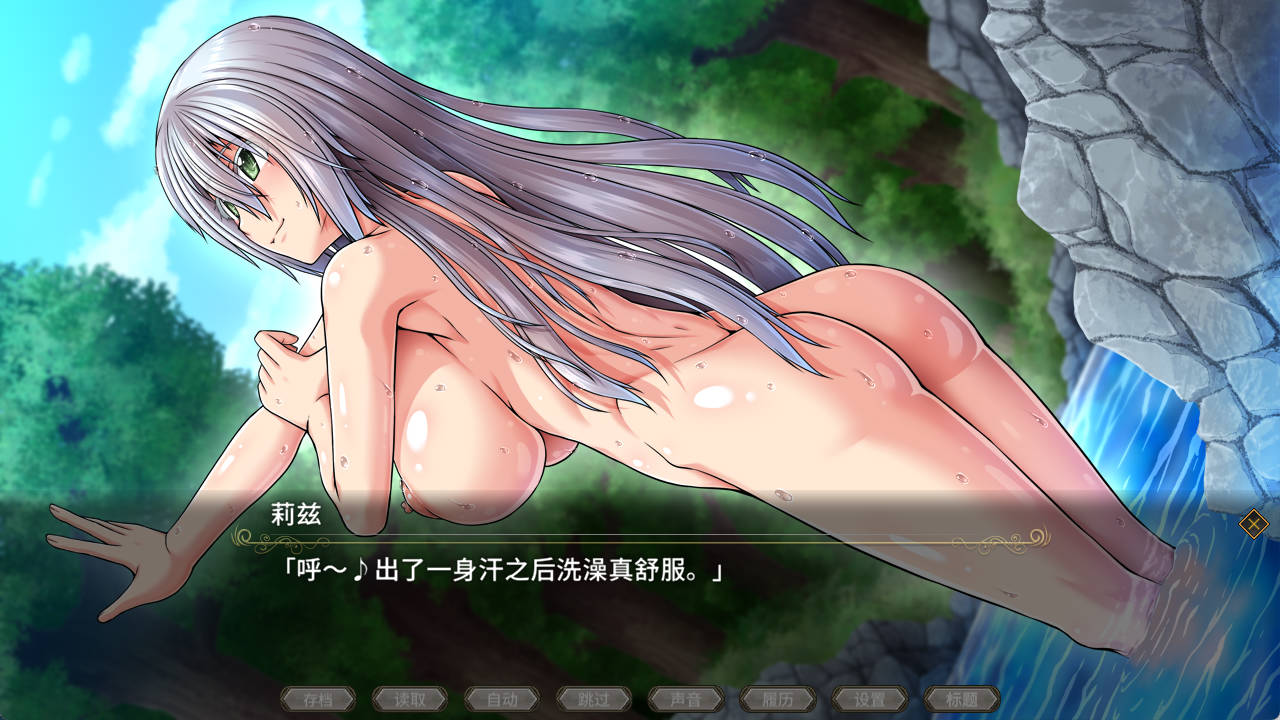Open the 存档 save menu
1280x720 pixels.
point(318,699)
